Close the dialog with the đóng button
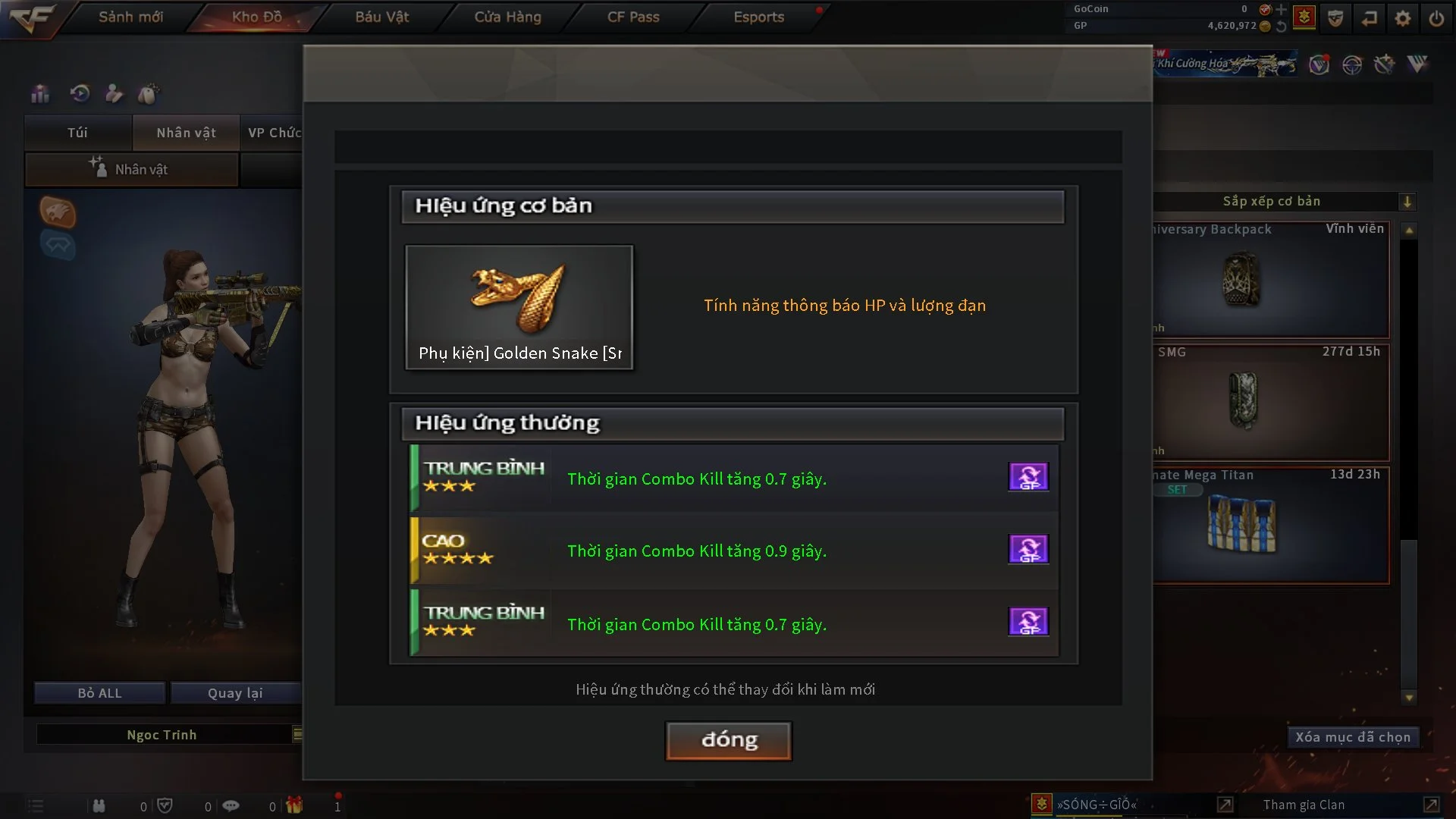This screenshot has width=1456, height=819. pyautogui.click(x=728, y=740)
